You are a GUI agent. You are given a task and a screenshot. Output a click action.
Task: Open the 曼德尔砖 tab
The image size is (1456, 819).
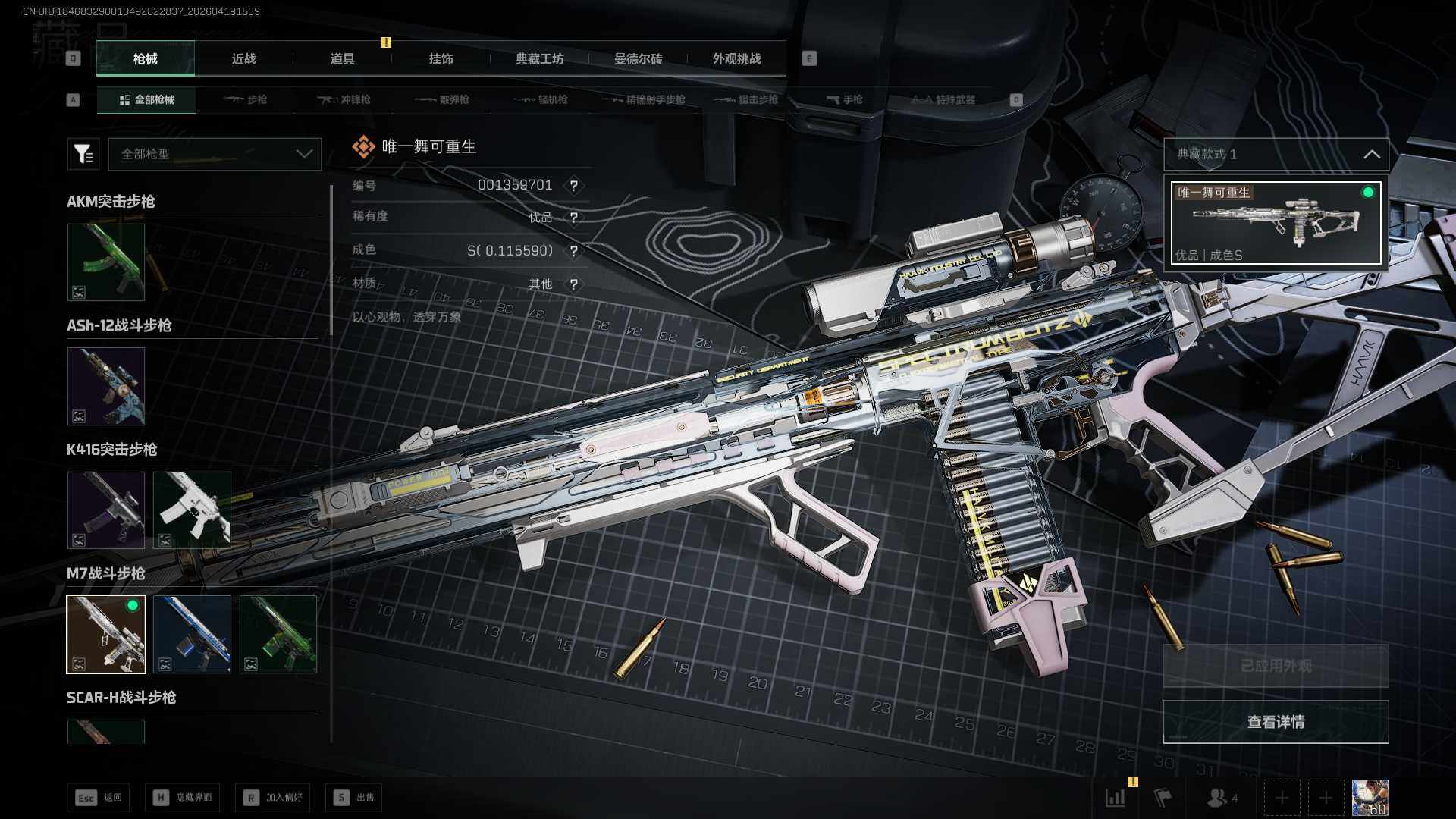tap(638, 59)
